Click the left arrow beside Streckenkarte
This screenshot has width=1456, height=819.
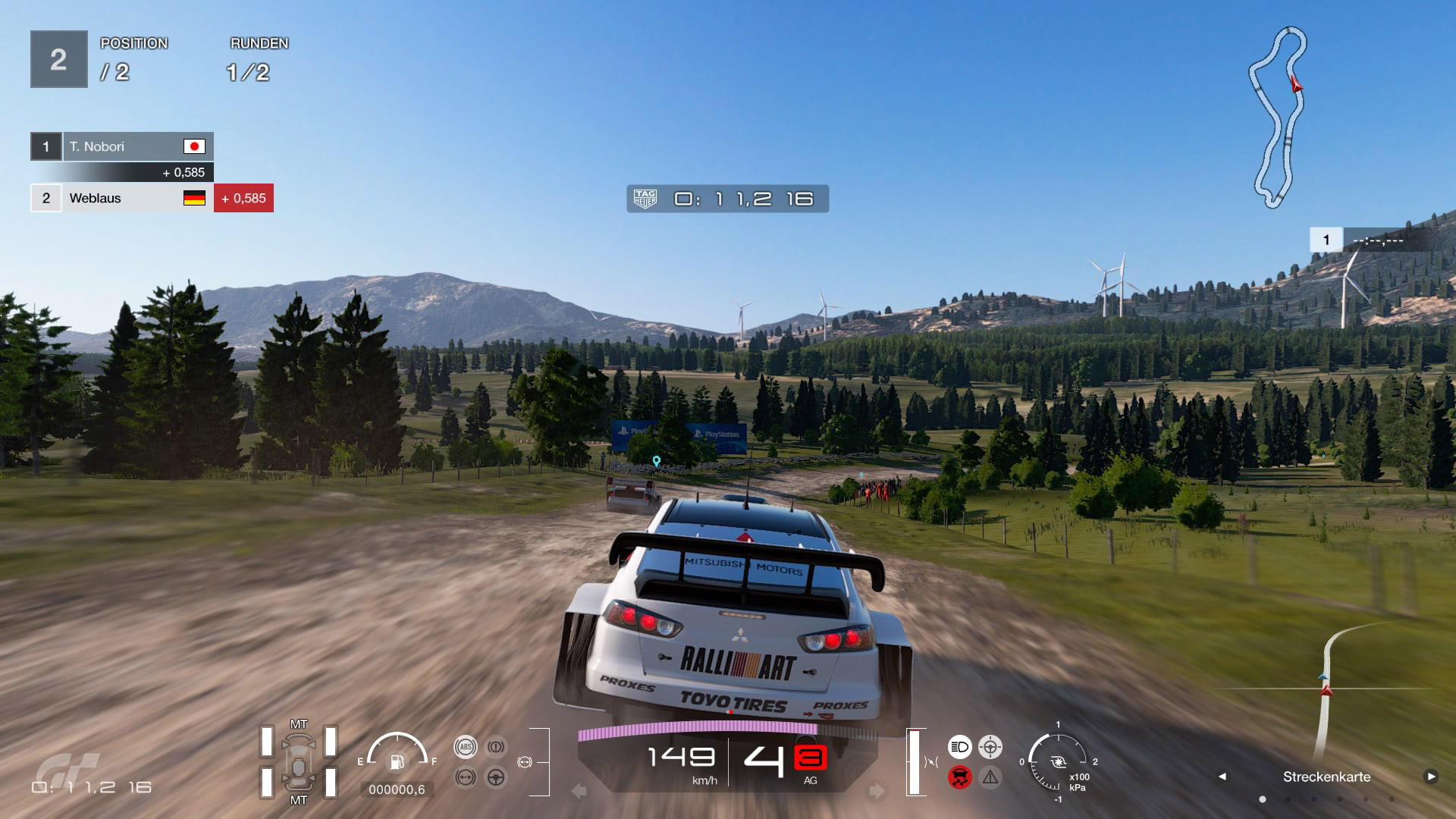click(1222, 777)
